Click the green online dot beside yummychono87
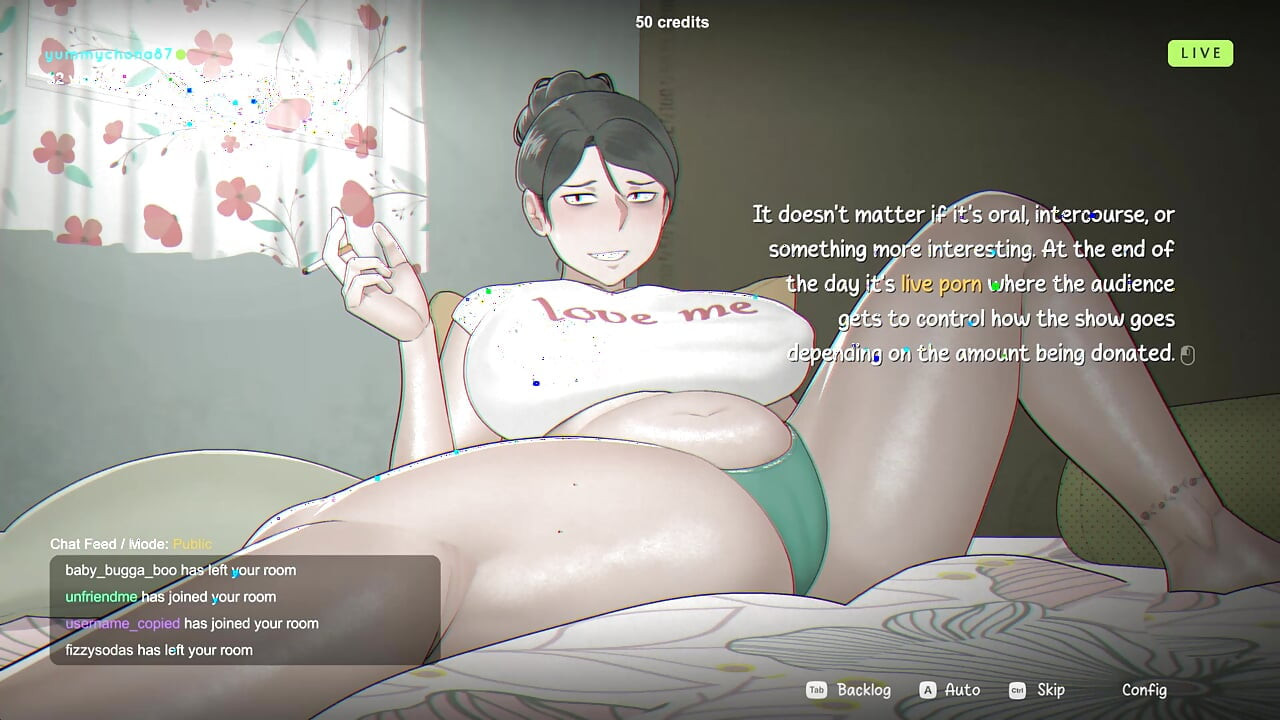The width and height of the screenshot is (1280, 720). coord(180,55)
